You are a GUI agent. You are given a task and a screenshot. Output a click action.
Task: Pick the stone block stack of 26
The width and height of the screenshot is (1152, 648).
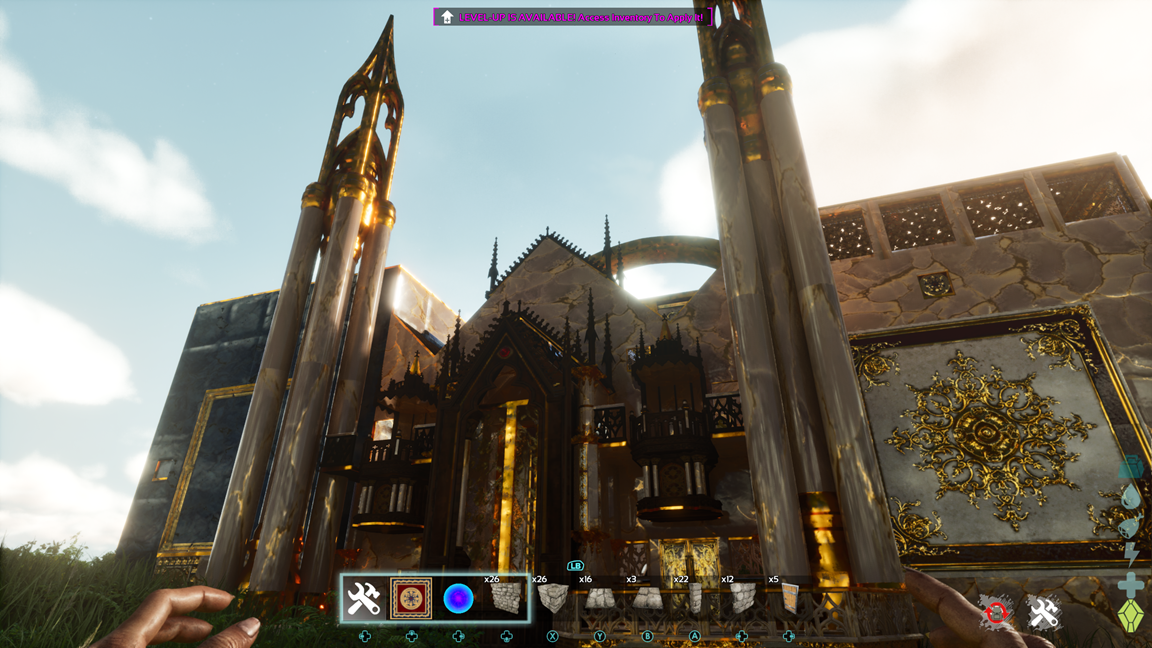point(552,598)
